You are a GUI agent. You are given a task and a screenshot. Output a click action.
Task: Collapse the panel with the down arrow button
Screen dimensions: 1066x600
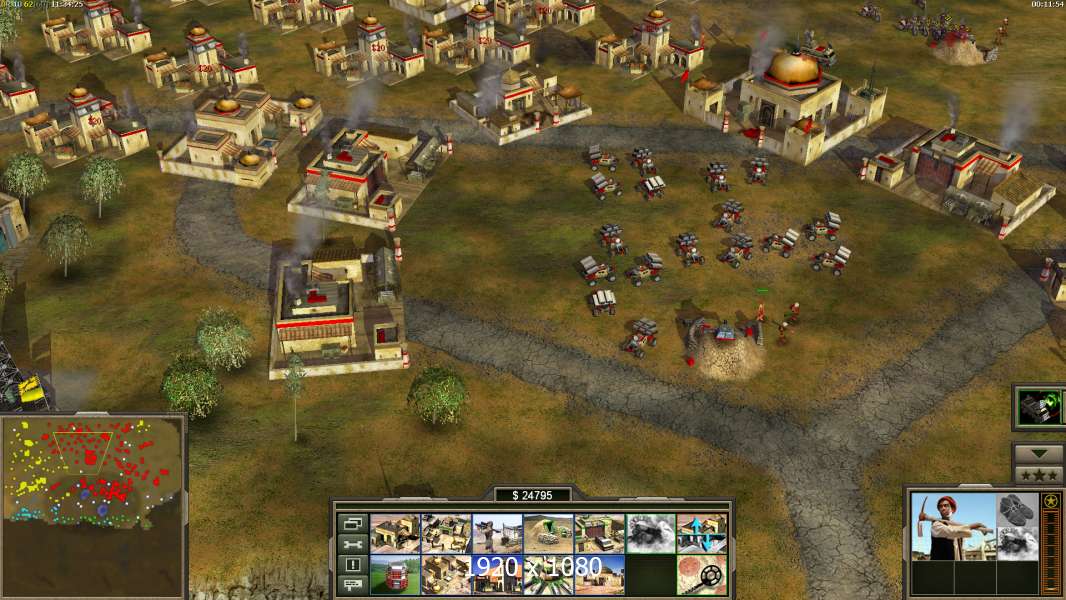[1038, 454]
